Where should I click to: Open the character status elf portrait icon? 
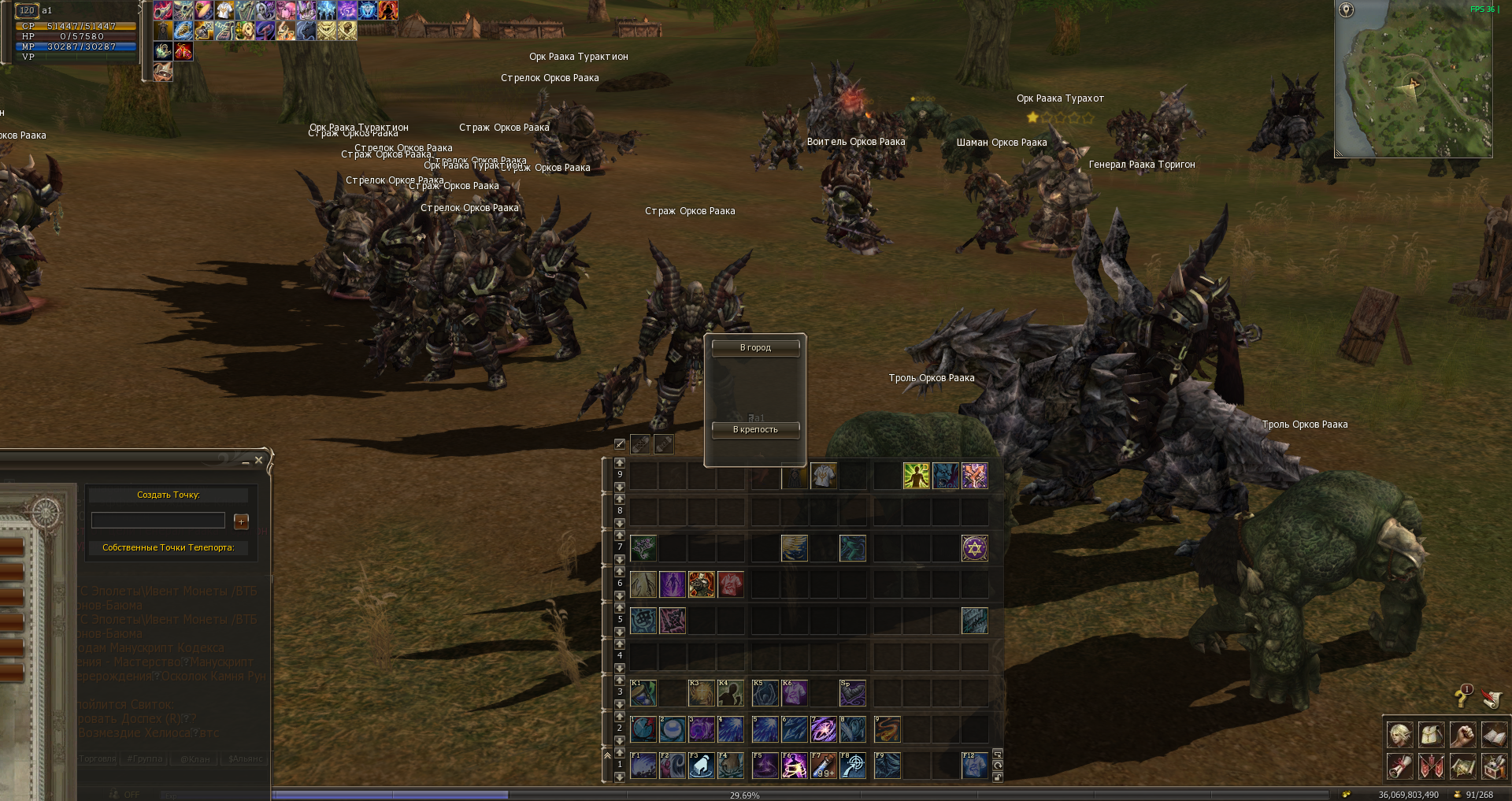coord(1399,735)
